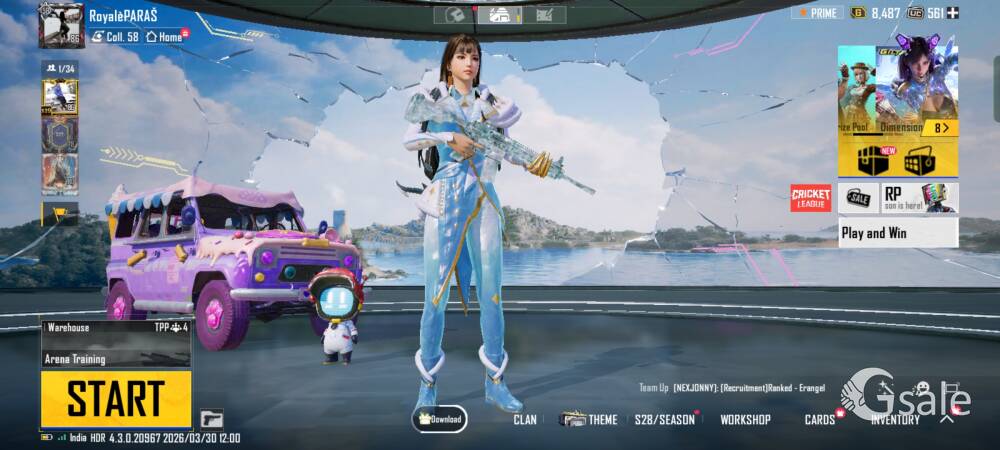Viewport: 1000px width, 450px height.
Task: Add more UC with the plus button
Action: (x=953, y=12)
